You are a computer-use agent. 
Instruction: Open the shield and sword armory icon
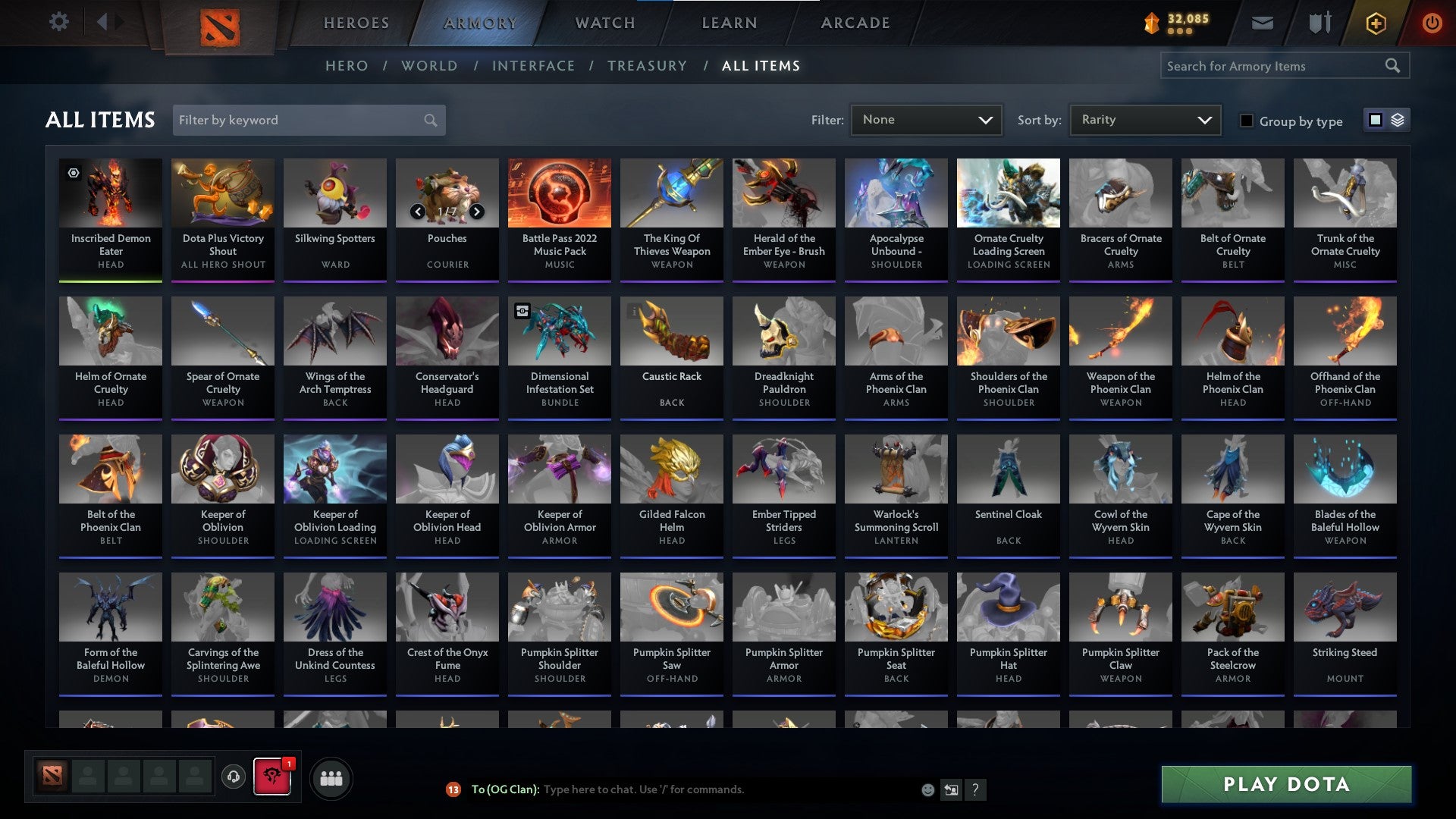click(x=1319, y=23)
